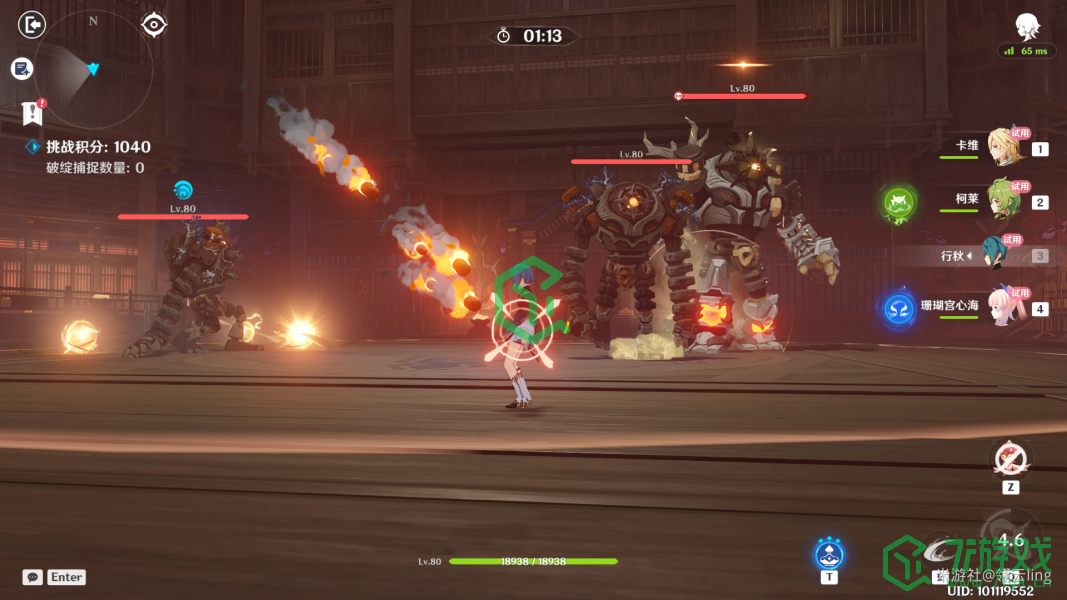Image resolution: width=1067 pixels, height=600 pixels.
Task: Activate 柯莱's green elemental burst icon
Action: (x=898, y=204)
